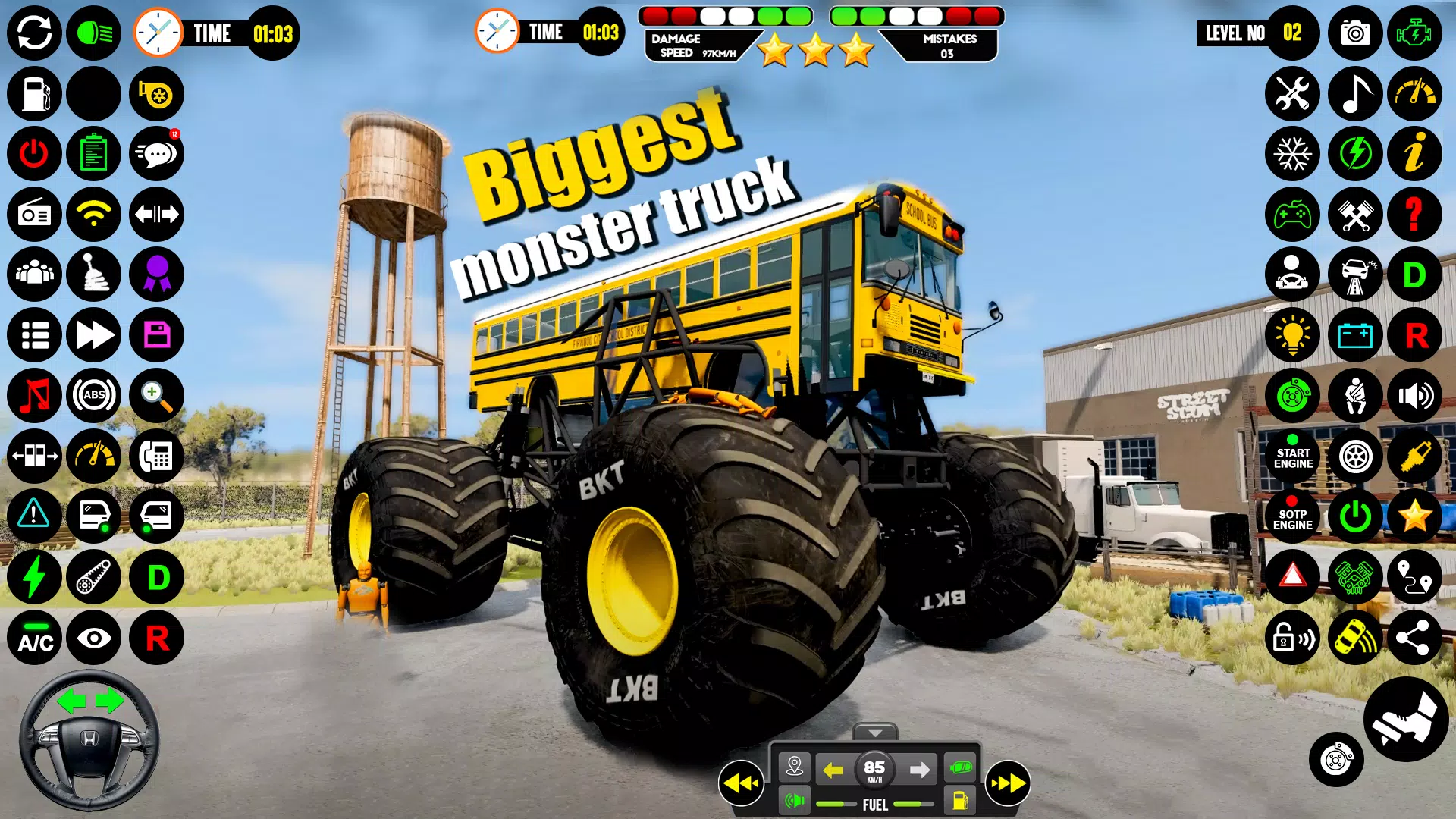Image resolution: width=1456 pixels, height=819 pixels.
Task: Turn on the A/C toggle
Action: (x=34, y=637)
